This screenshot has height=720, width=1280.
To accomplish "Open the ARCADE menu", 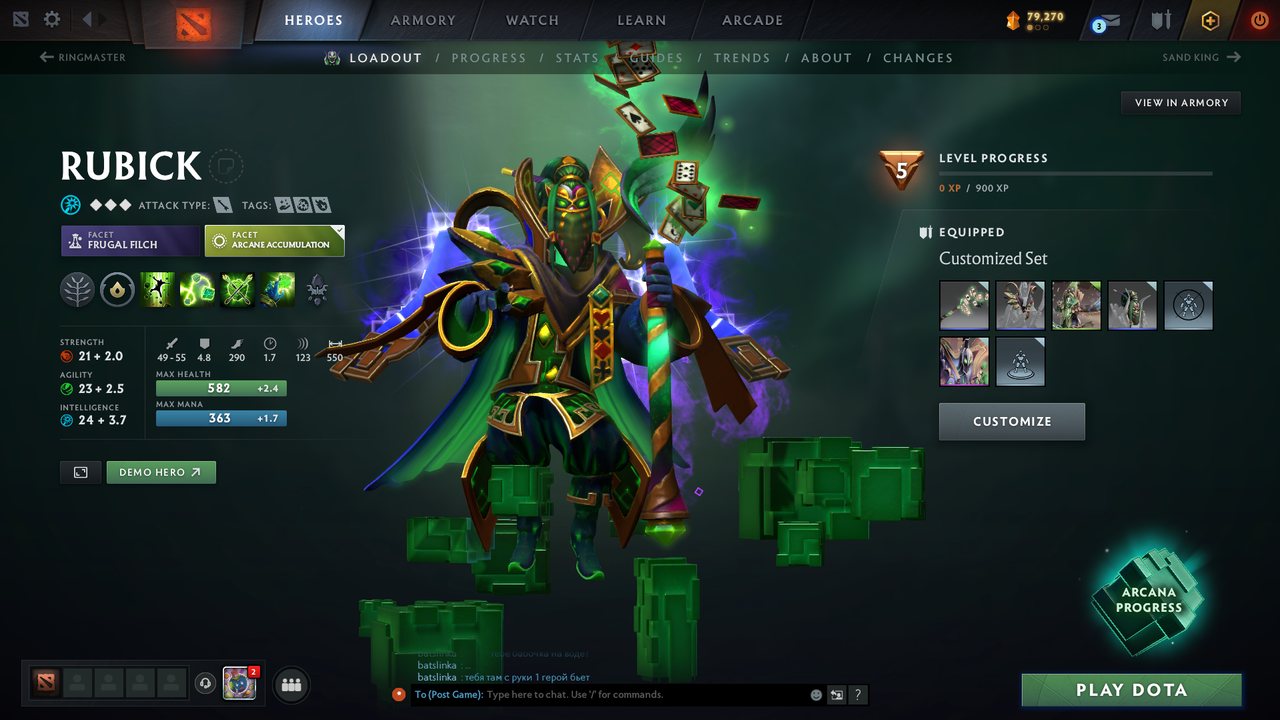I will click(751, 20).
